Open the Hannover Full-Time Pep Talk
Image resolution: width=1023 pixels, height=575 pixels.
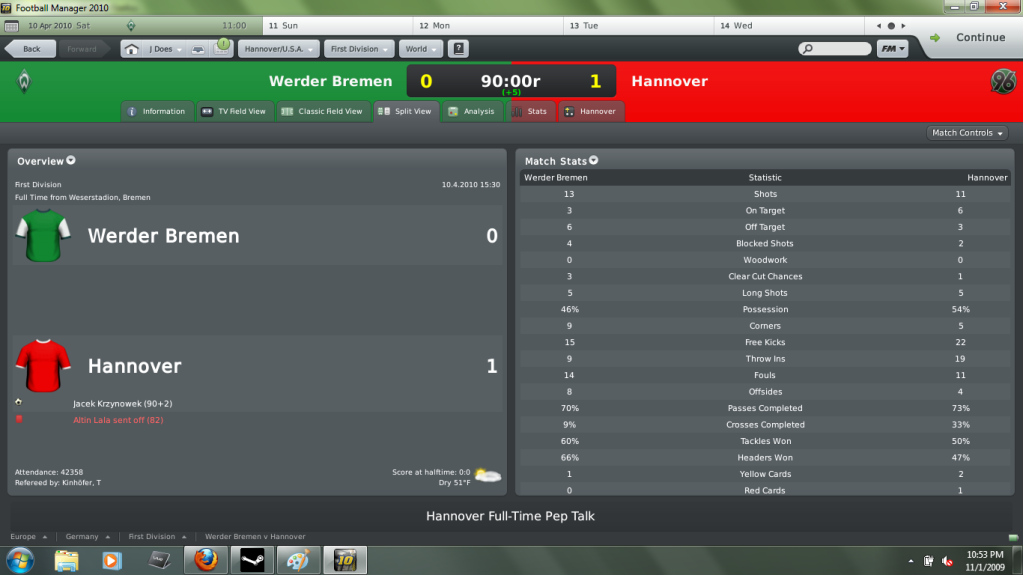pyautogui.click(x=510, y=516)
